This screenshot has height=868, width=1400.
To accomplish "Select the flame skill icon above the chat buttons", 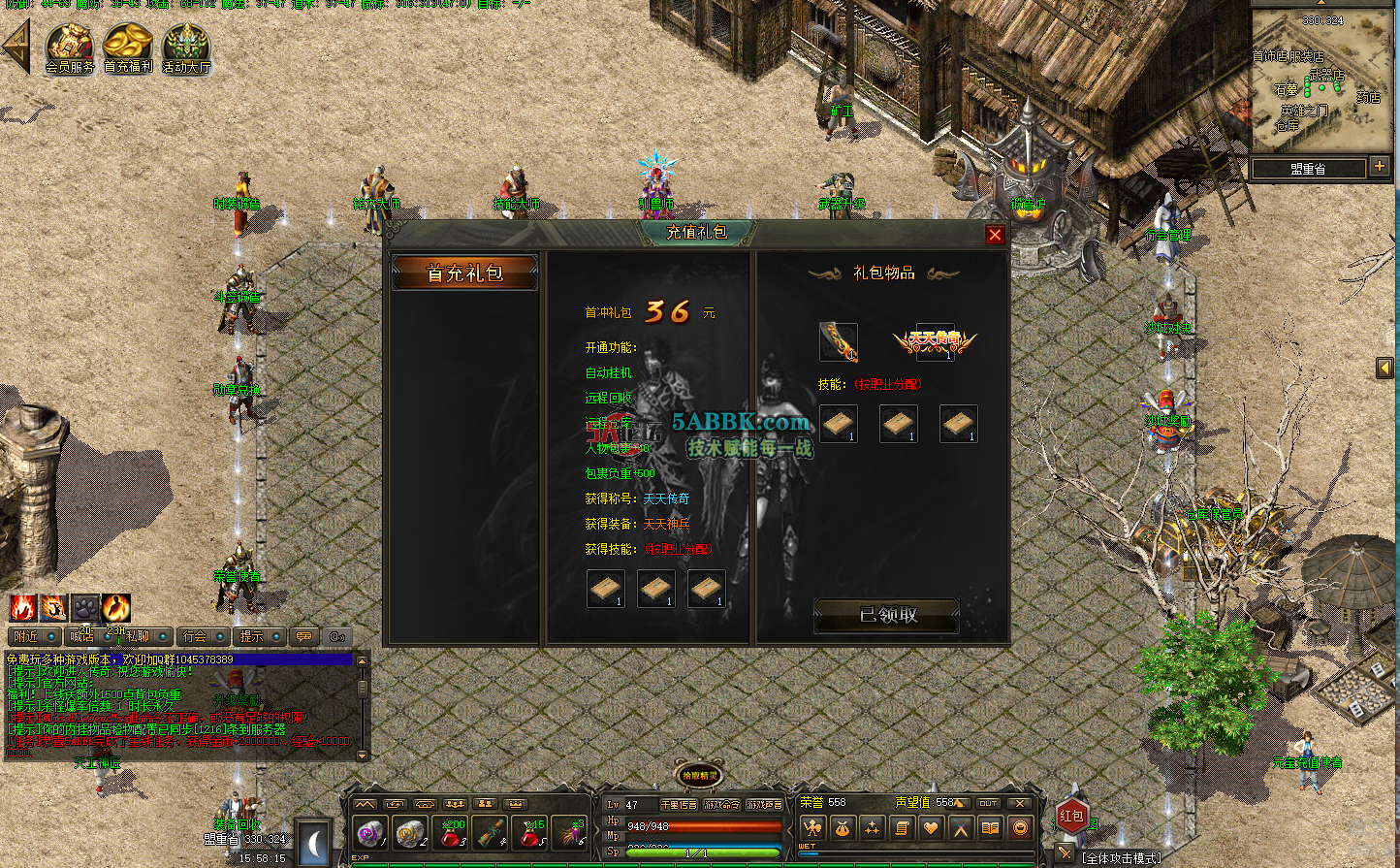I will tap(23, 610).
